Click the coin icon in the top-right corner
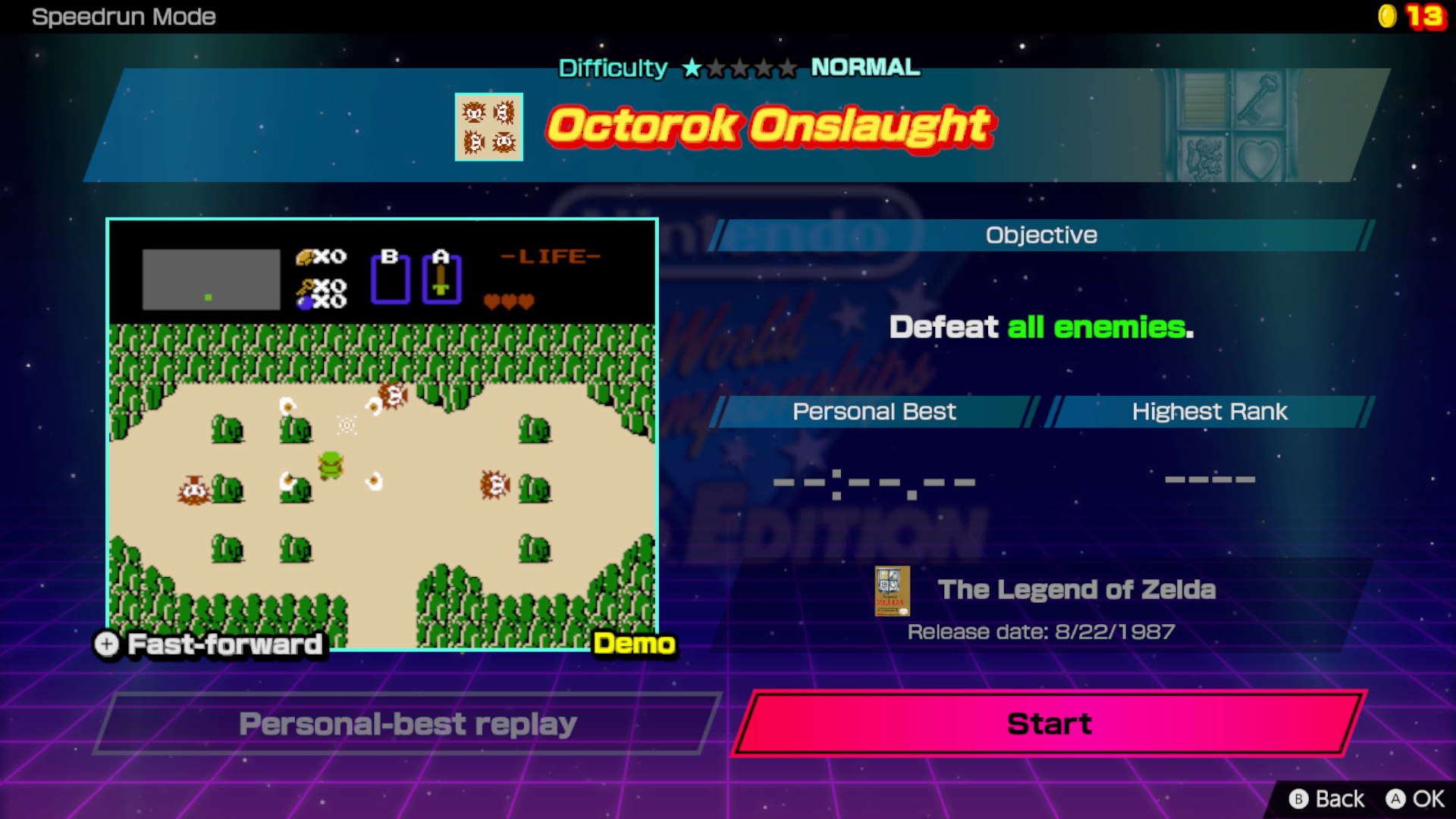Screen dimensions: 1456x819 (x=1388, y=15)
